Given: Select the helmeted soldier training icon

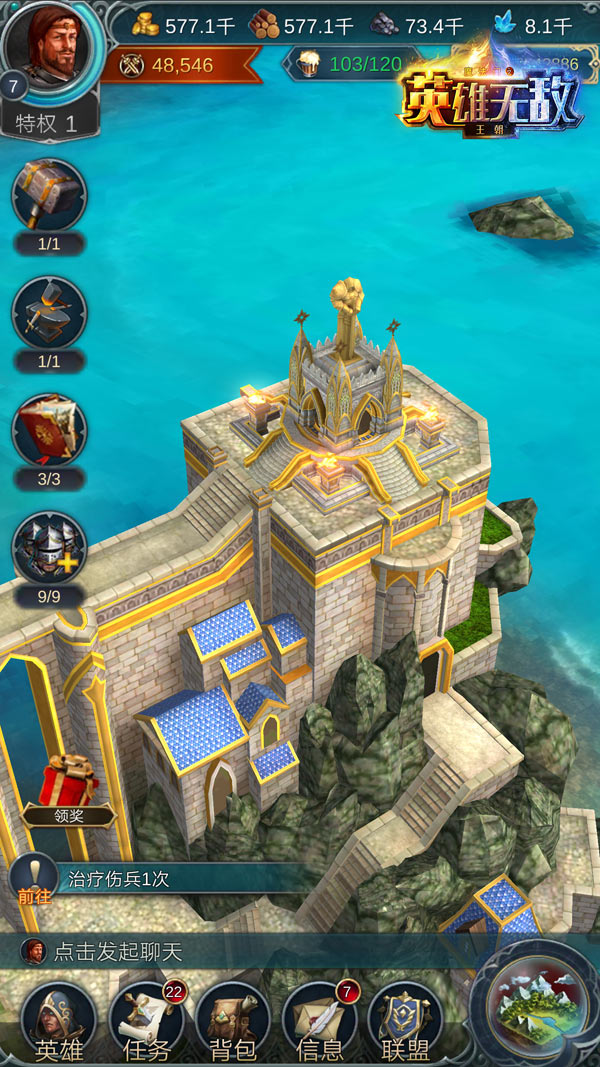Looking at the screenshot, I should pyautogui.click(x=49, y=548).
